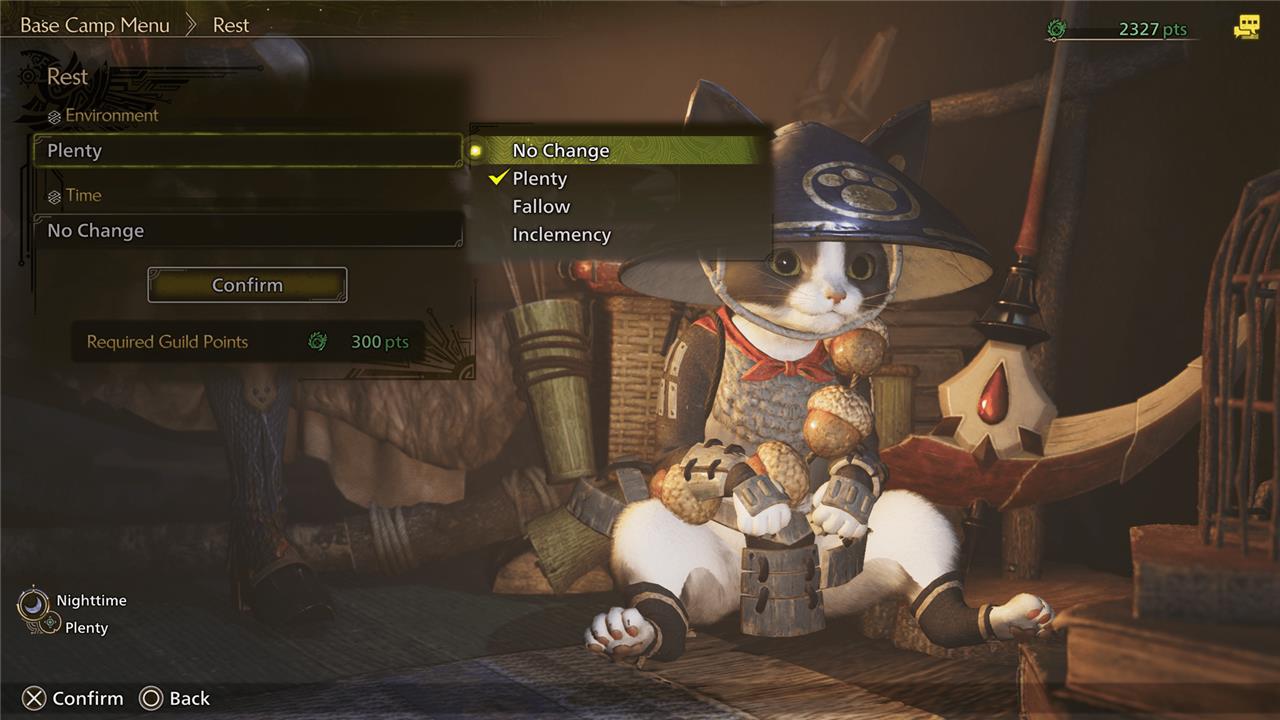Pick the Fallow environment option
Image resolution: width=1280 pixels, height=720 pixels.
[541, 206]
